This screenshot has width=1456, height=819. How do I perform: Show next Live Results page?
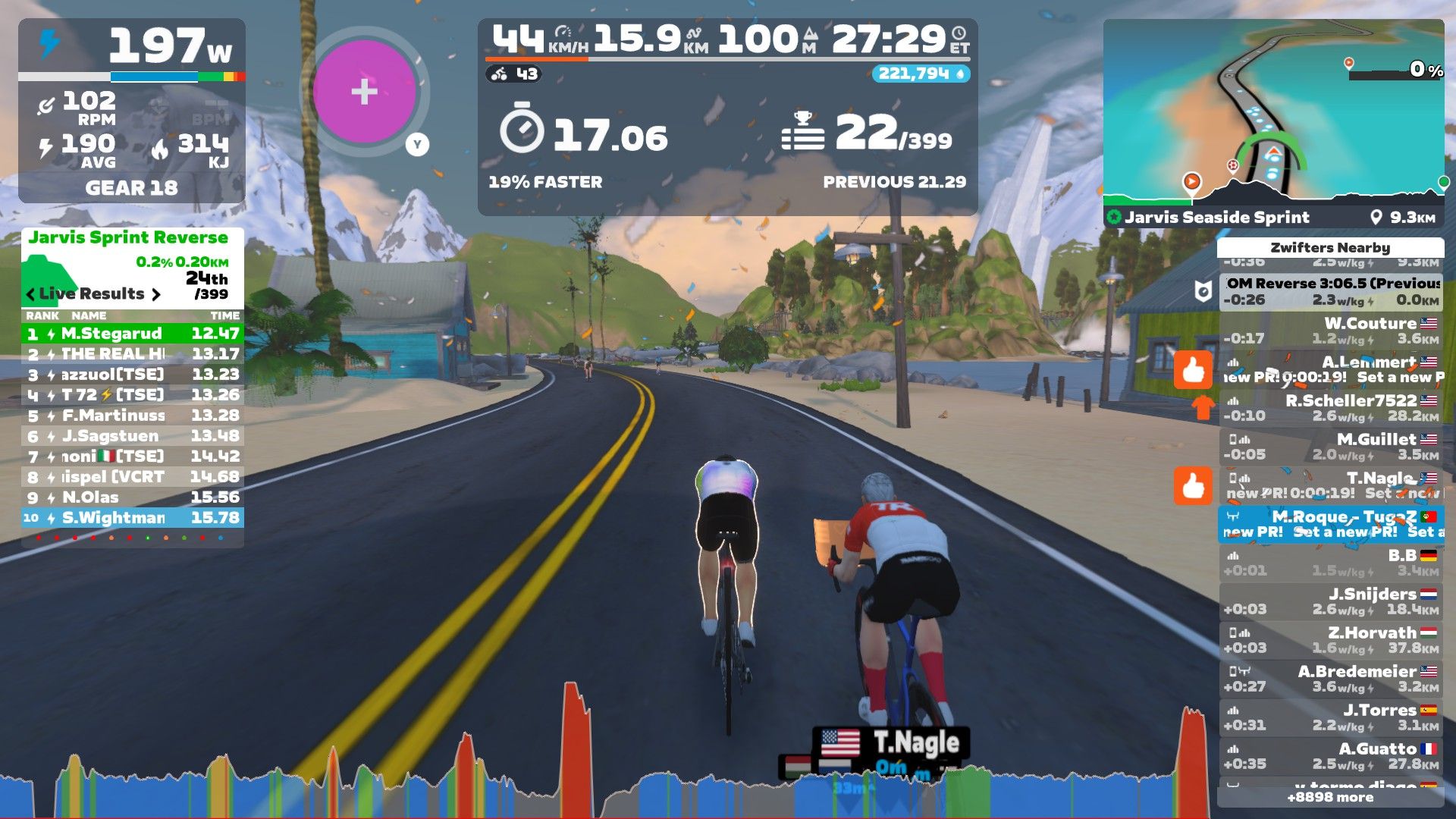coord(156,294)
